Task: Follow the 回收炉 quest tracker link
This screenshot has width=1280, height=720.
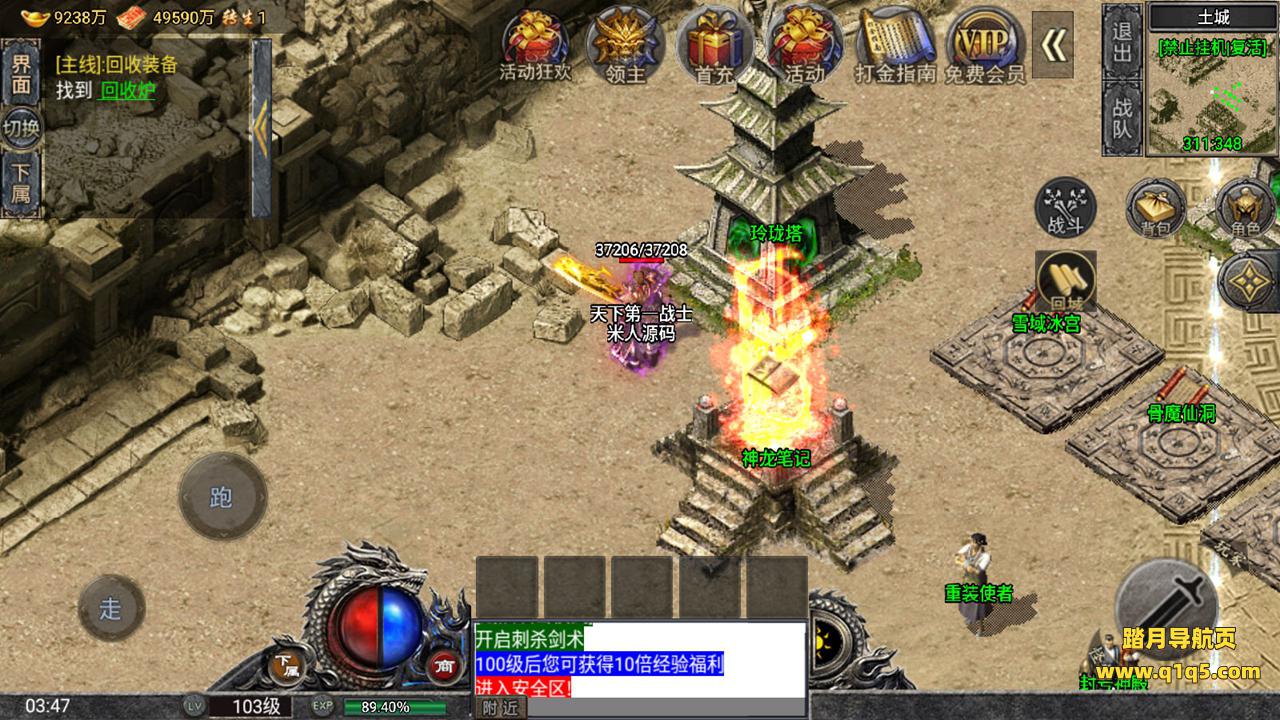Action: (x=127, y=89)
